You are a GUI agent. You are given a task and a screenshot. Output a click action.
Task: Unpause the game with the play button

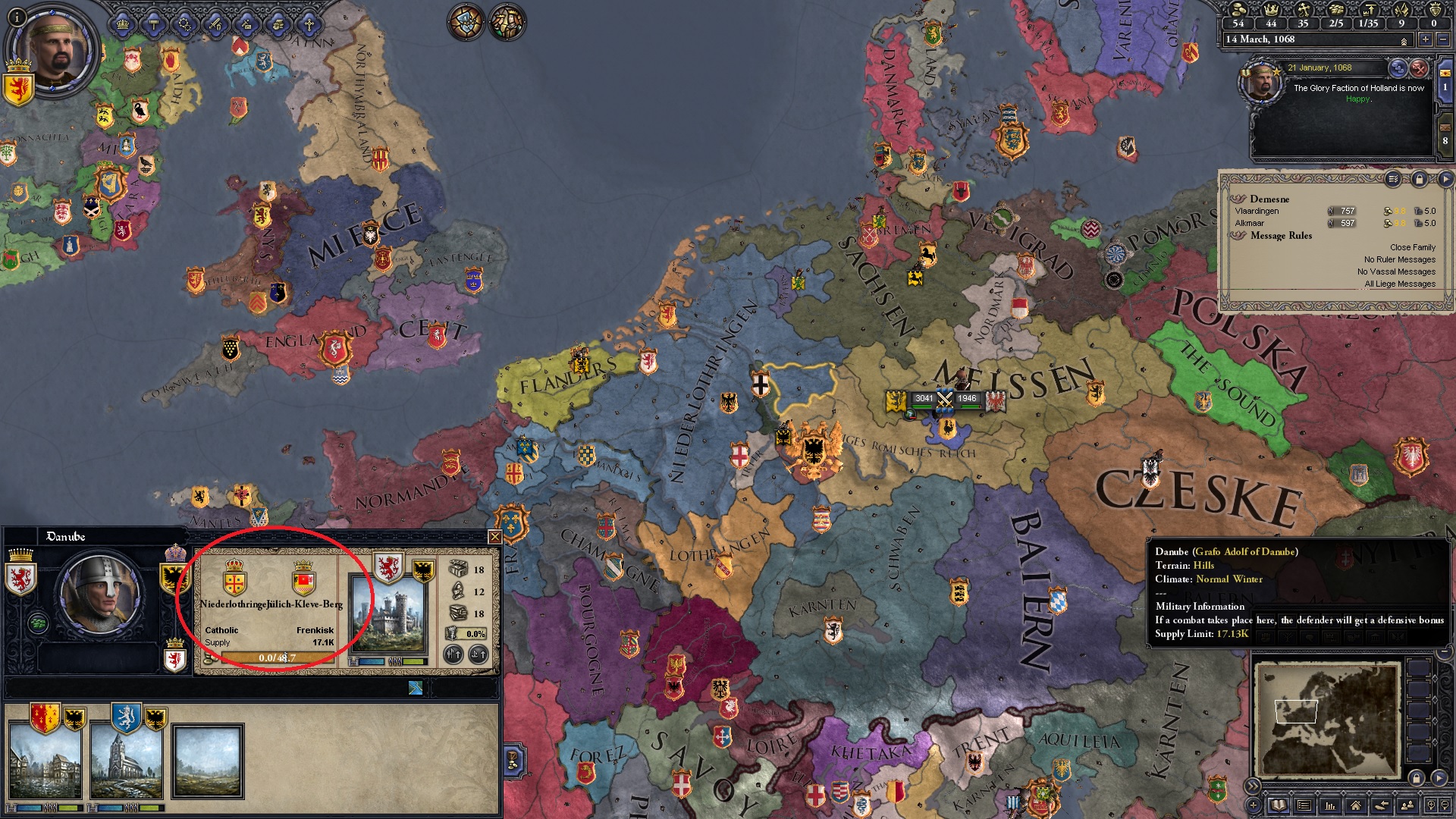pos(1447,180)
